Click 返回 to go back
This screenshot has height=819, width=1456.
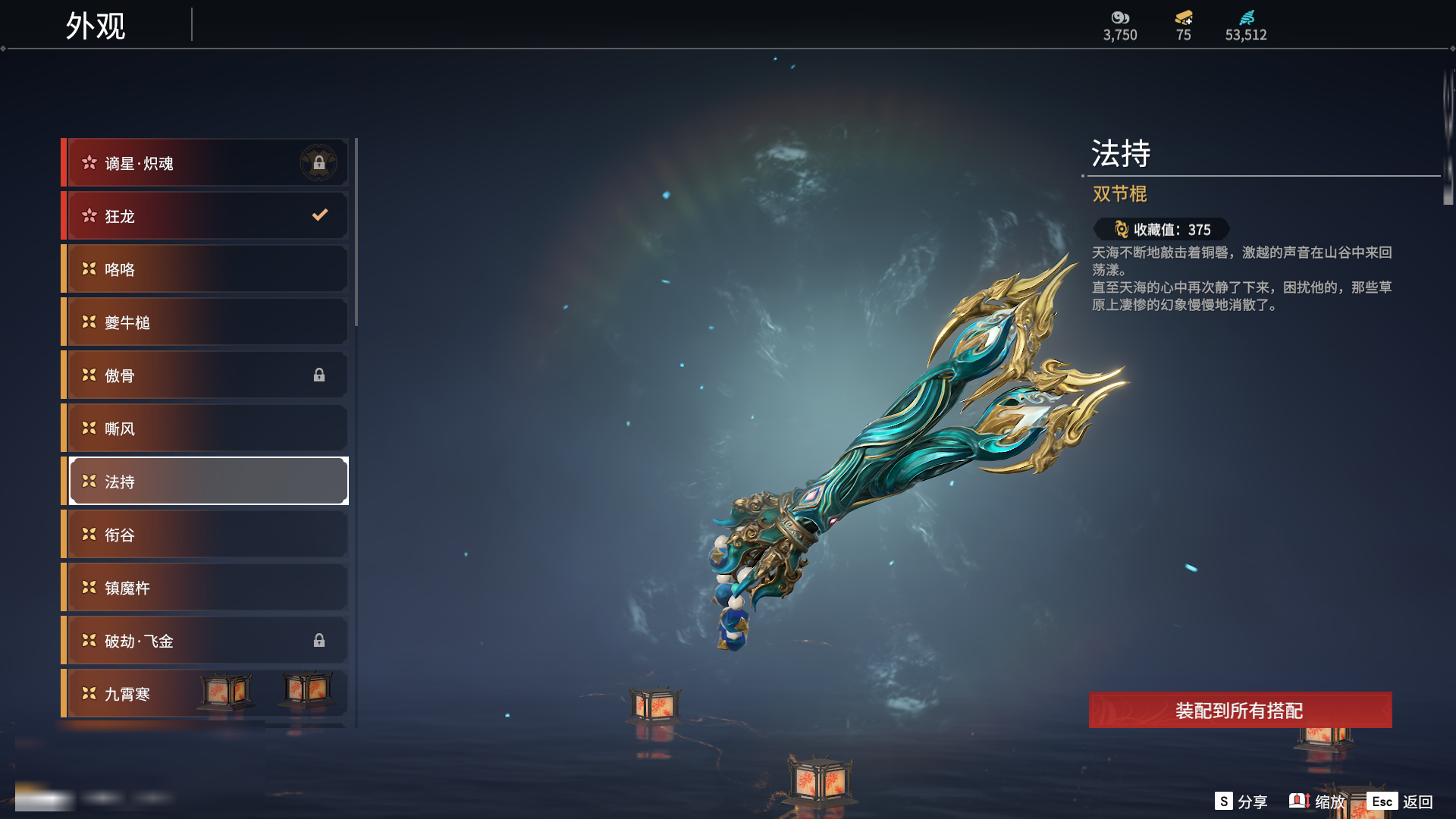[x=1401, y=802]
